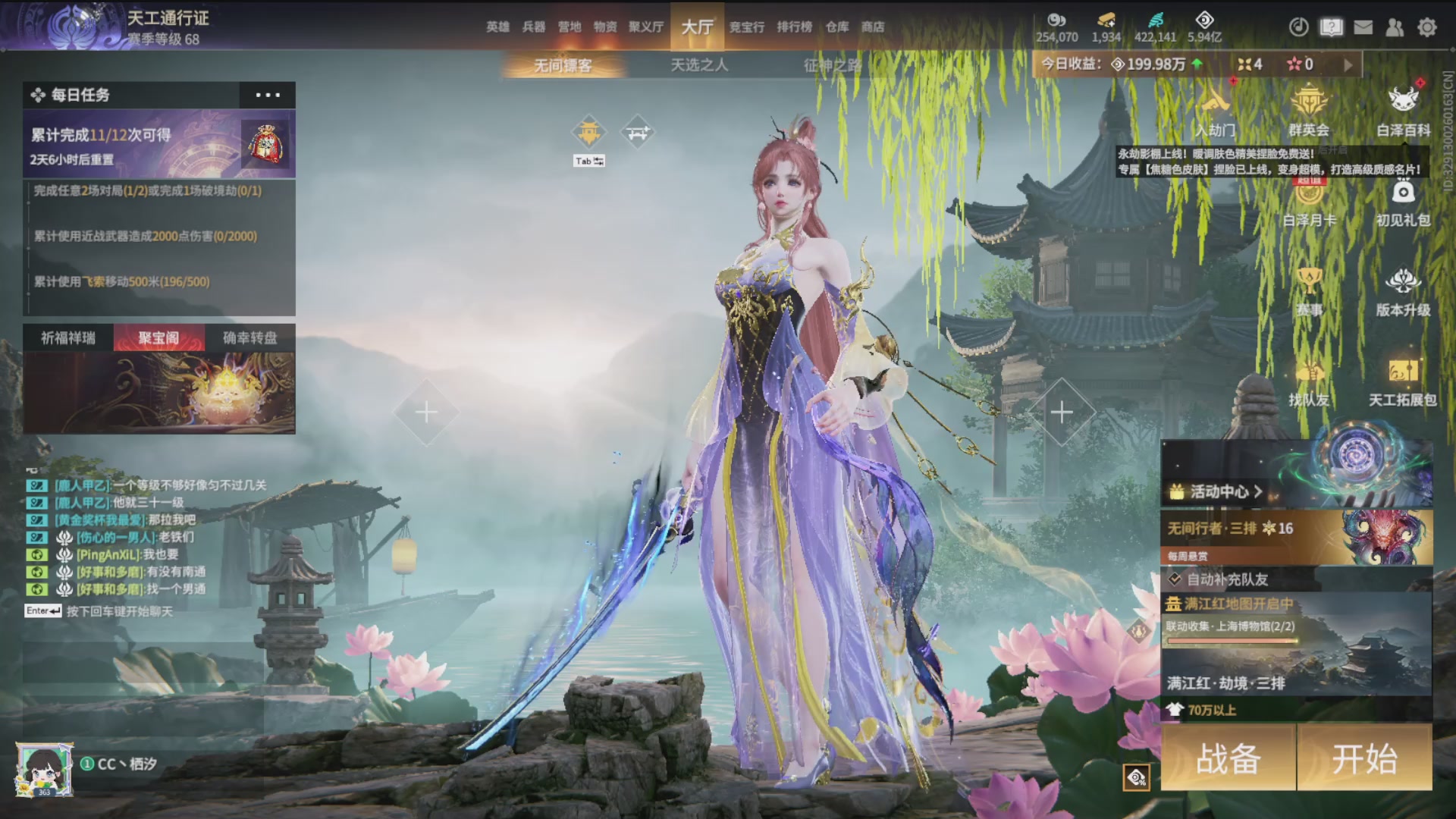Viewport: 1456px width, 819px height.
Task: Claim the daily task reward pouch
Action: click(266, 144)
